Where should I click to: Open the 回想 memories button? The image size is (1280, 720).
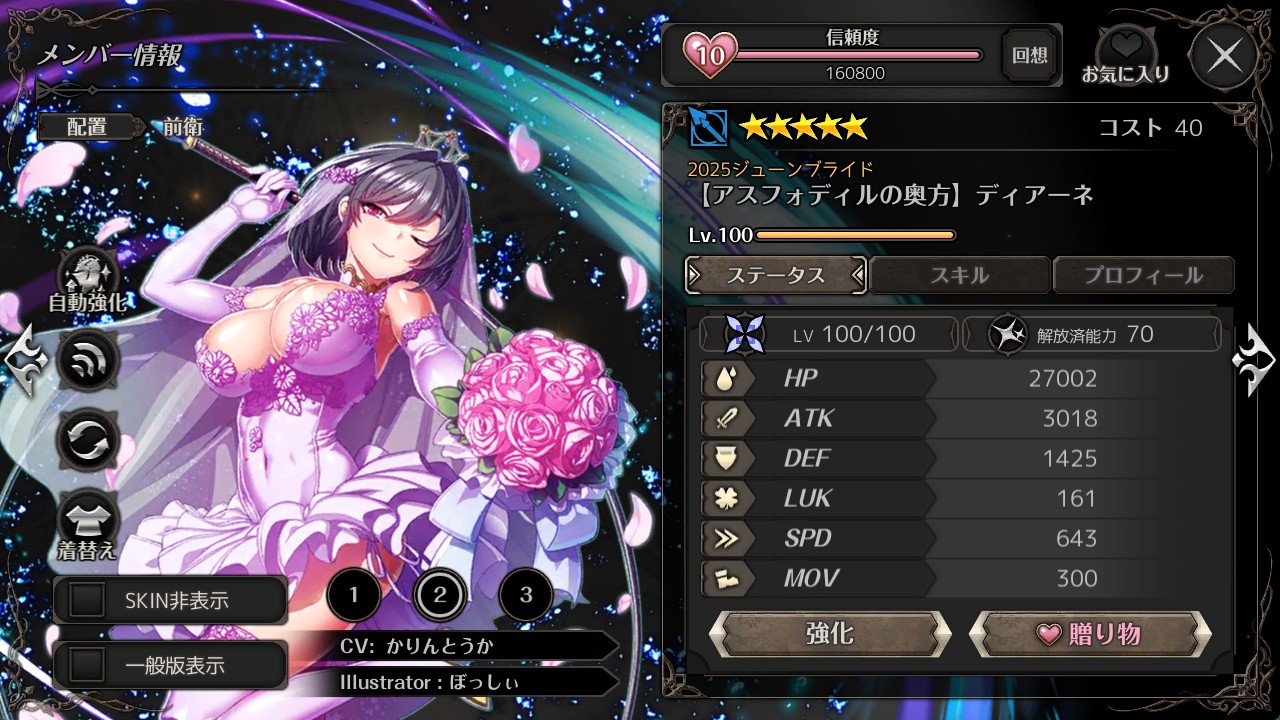[x=1029, y=55]
